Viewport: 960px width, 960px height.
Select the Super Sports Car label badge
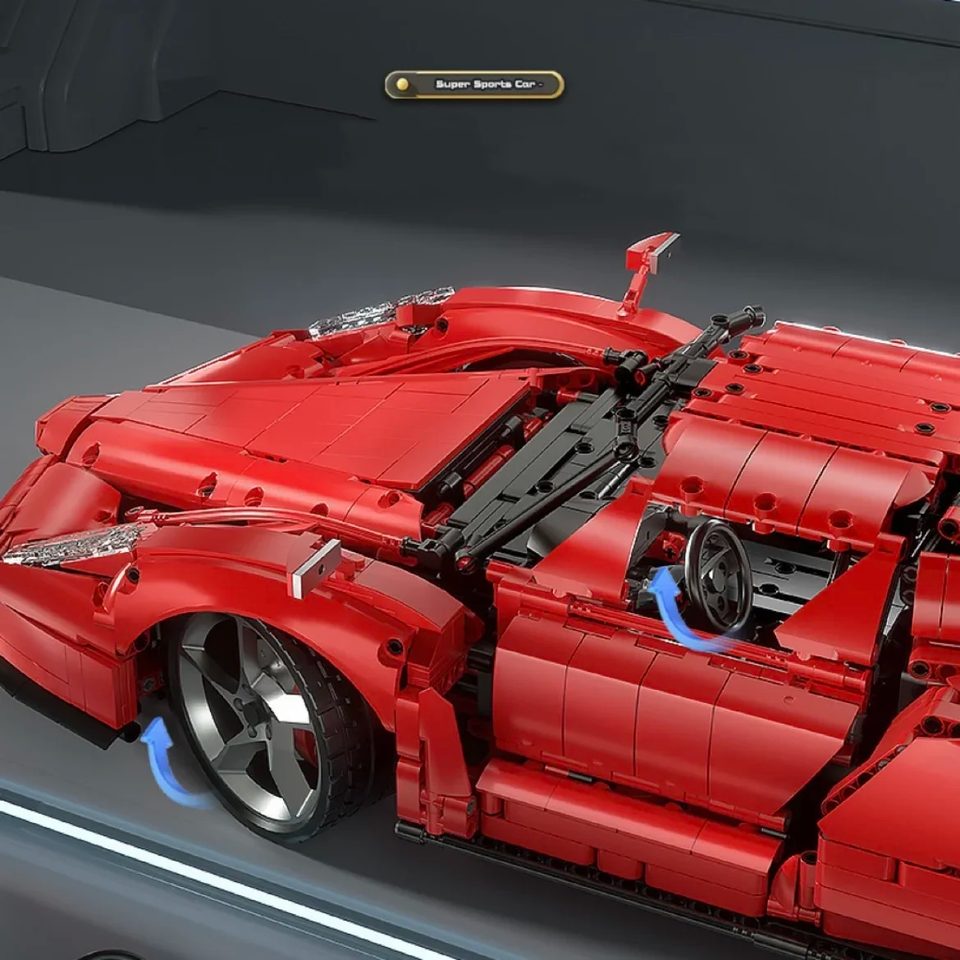click(x=475, y=85)
